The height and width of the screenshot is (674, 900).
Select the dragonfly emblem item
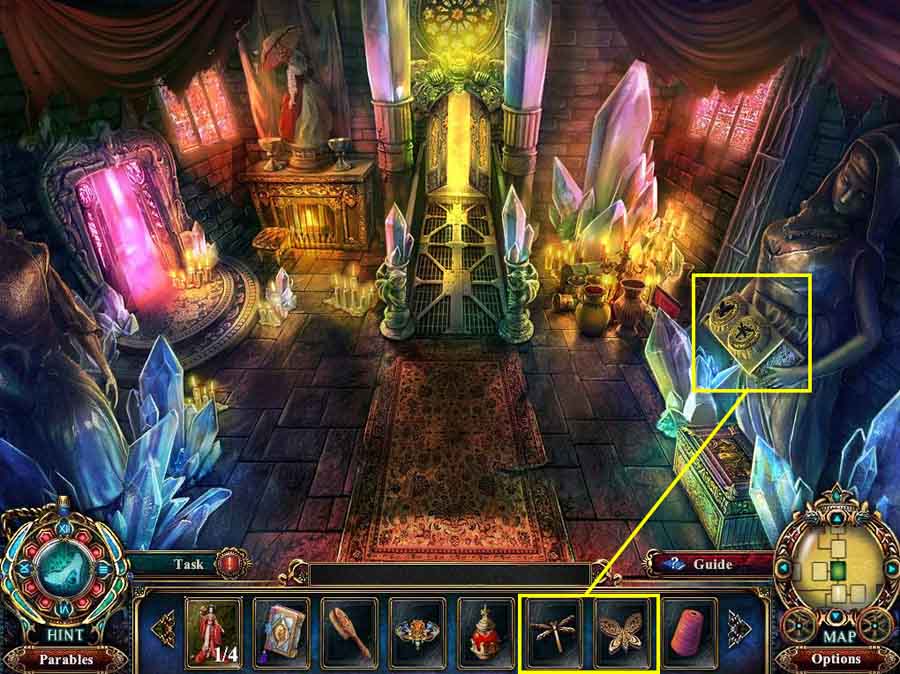coord(553,632)
